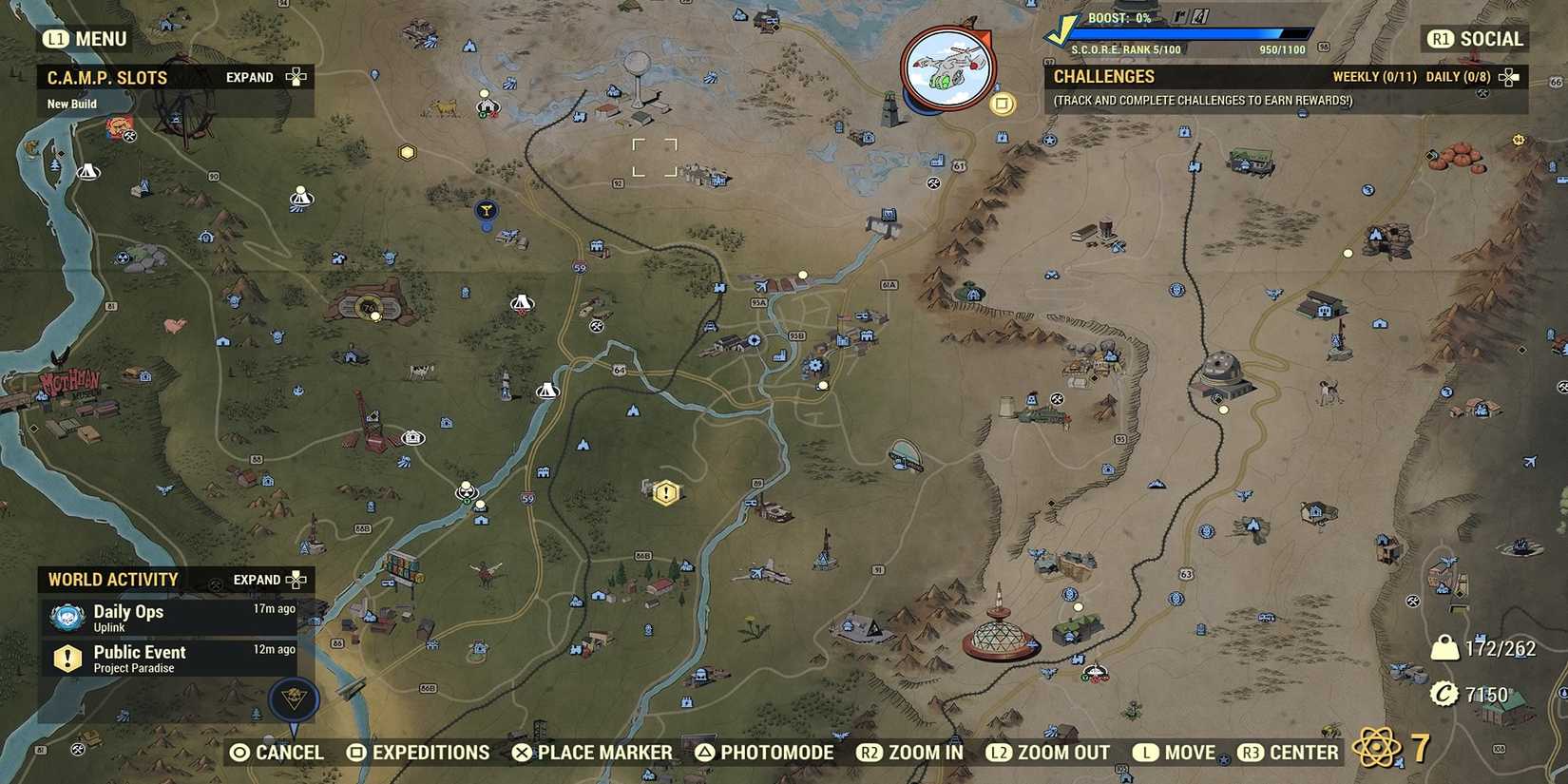Click the PLACE MARKER button
Image resolution: width=1568 pixels, height=784 pixels.
pyautogui.click(x=592, y=752)
